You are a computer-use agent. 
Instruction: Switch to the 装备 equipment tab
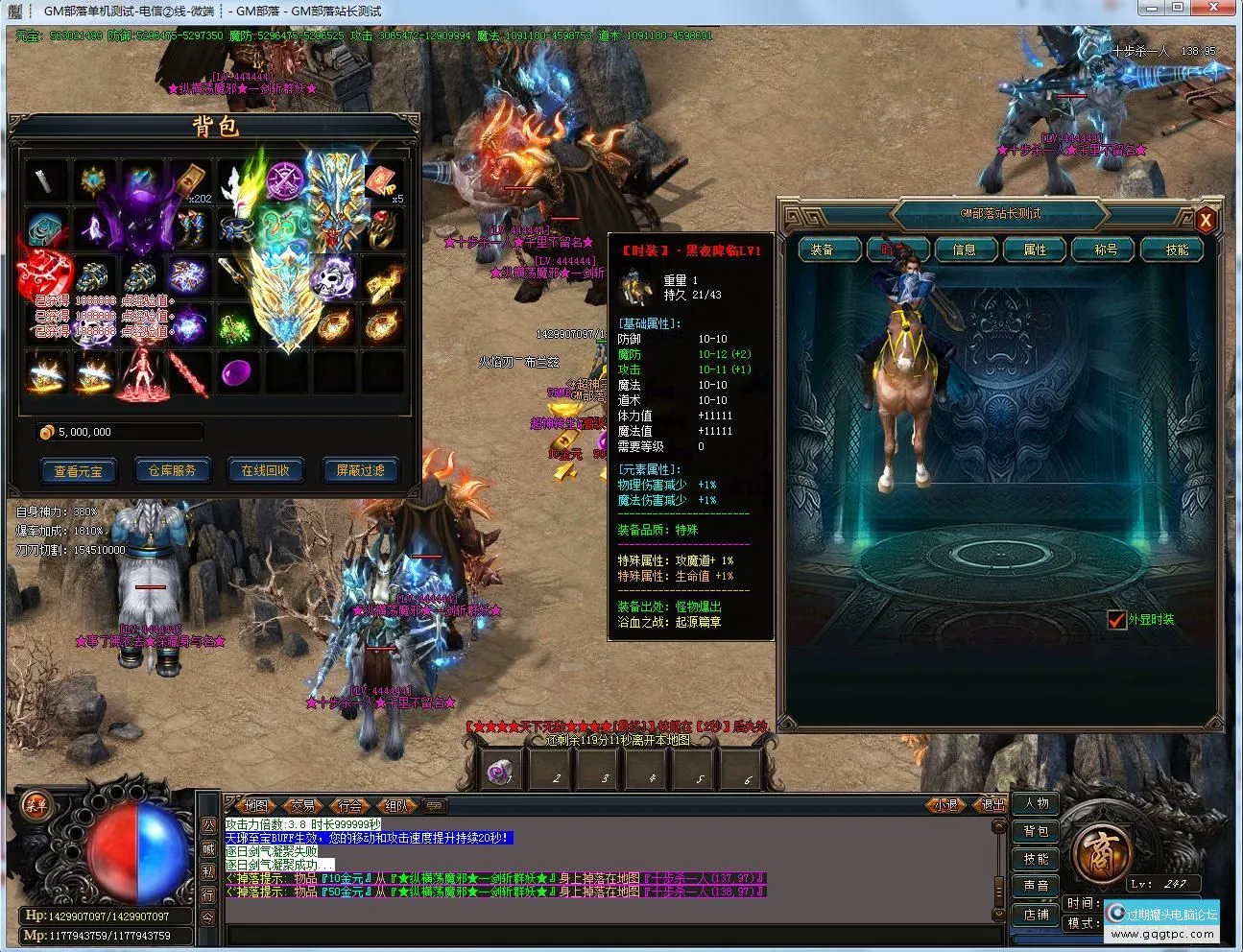coord(822,250)
